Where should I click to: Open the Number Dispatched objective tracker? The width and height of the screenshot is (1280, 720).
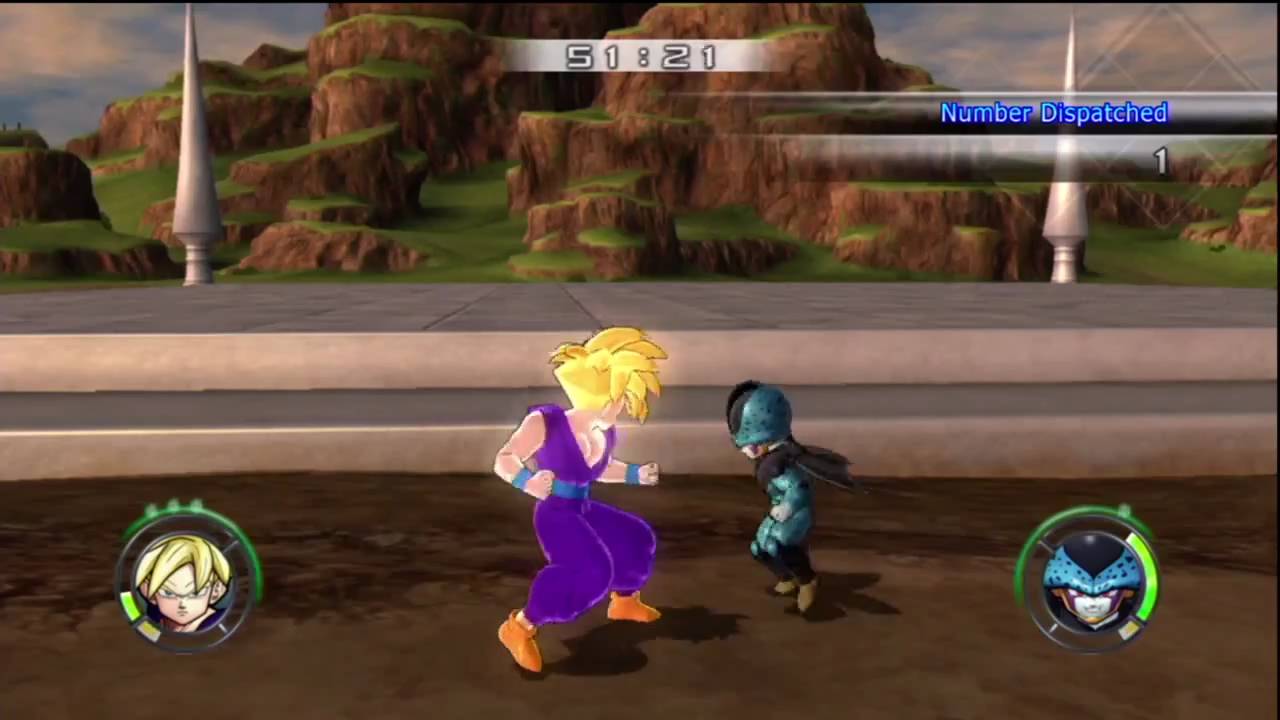click(1053, 113)
